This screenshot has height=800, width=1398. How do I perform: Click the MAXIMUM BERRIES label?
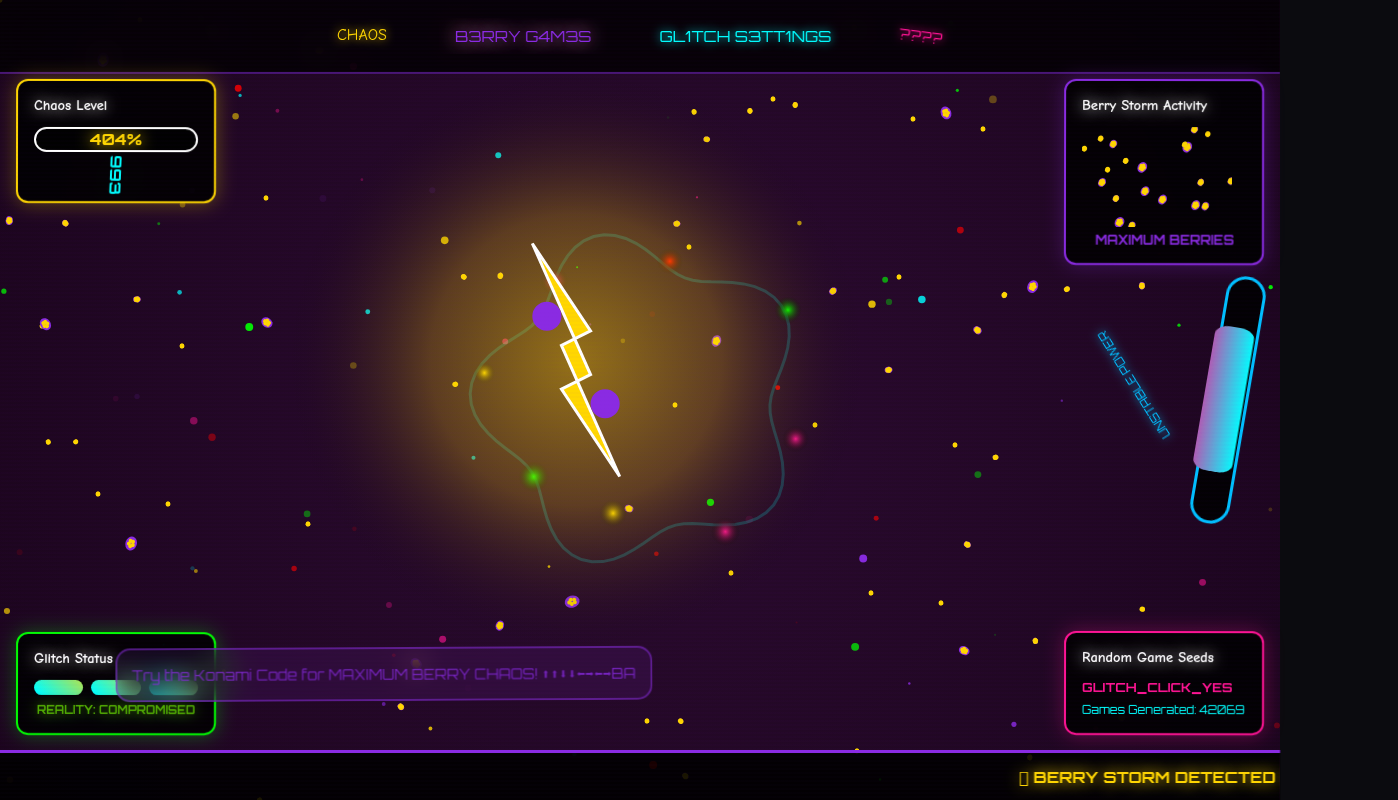pos(1163,240)
